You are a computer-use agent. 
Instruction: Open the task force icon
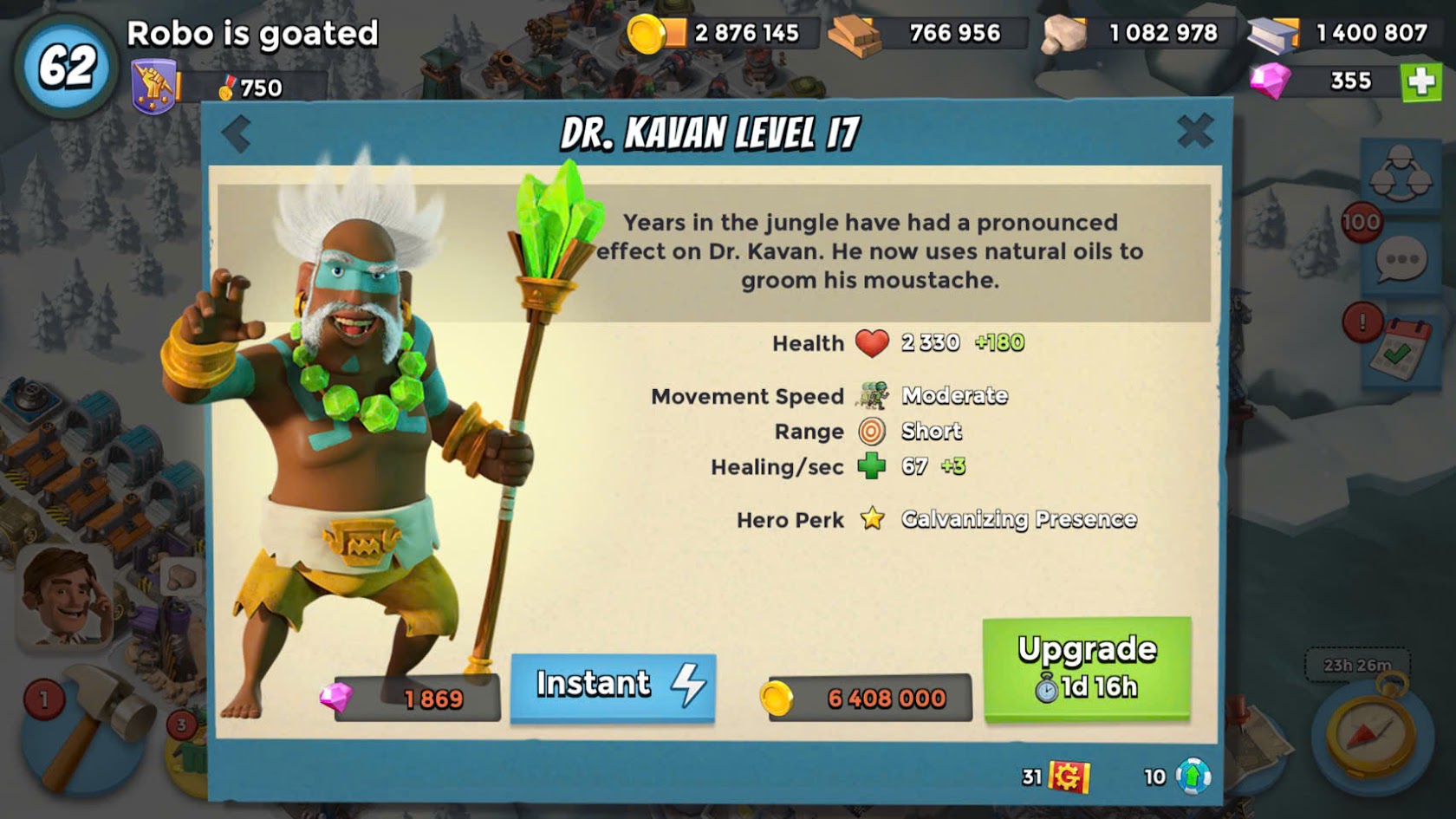tap(1401, 172)
